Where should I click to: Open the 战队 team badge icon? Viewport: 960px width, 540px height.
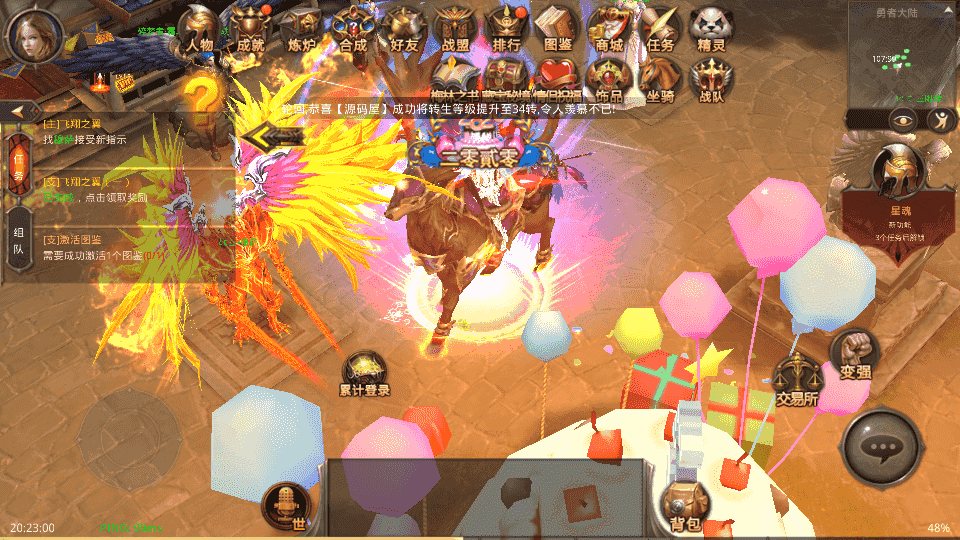point(712,80)
